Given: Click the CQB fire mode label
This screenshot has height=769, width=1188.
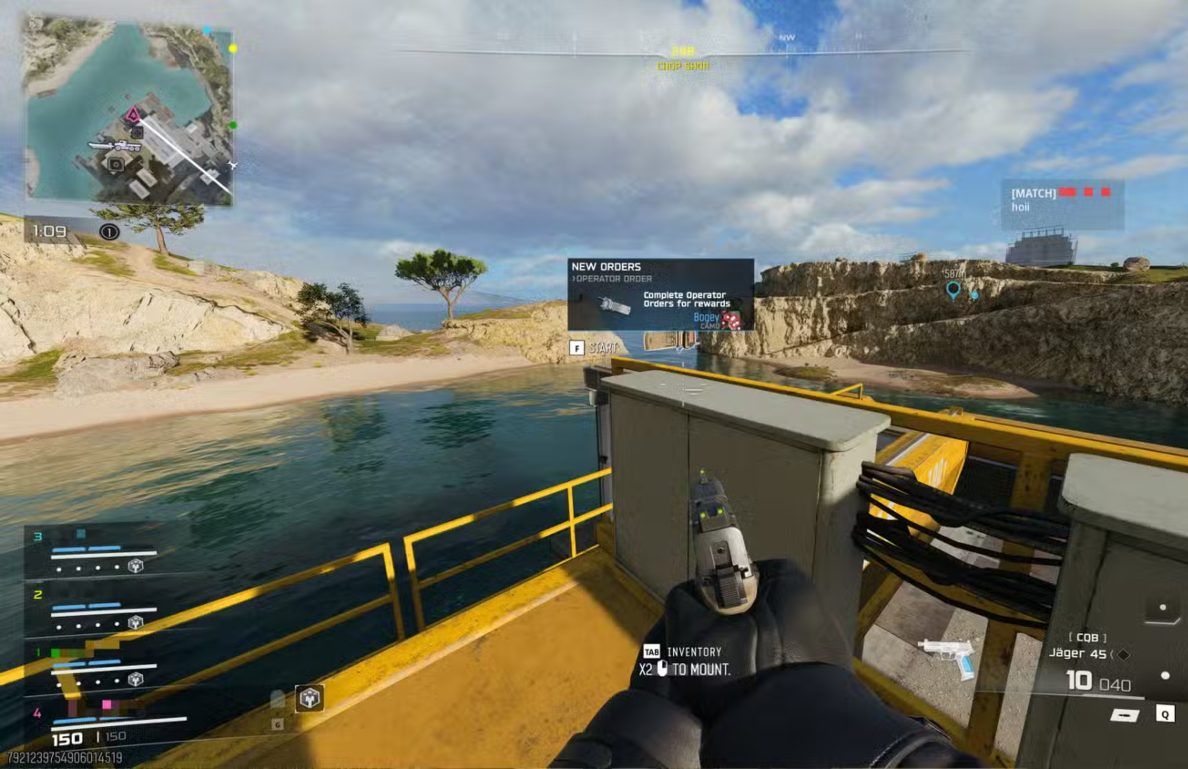Looking at the screenshot, I should pyautogui.click(x=1084, y=636).
